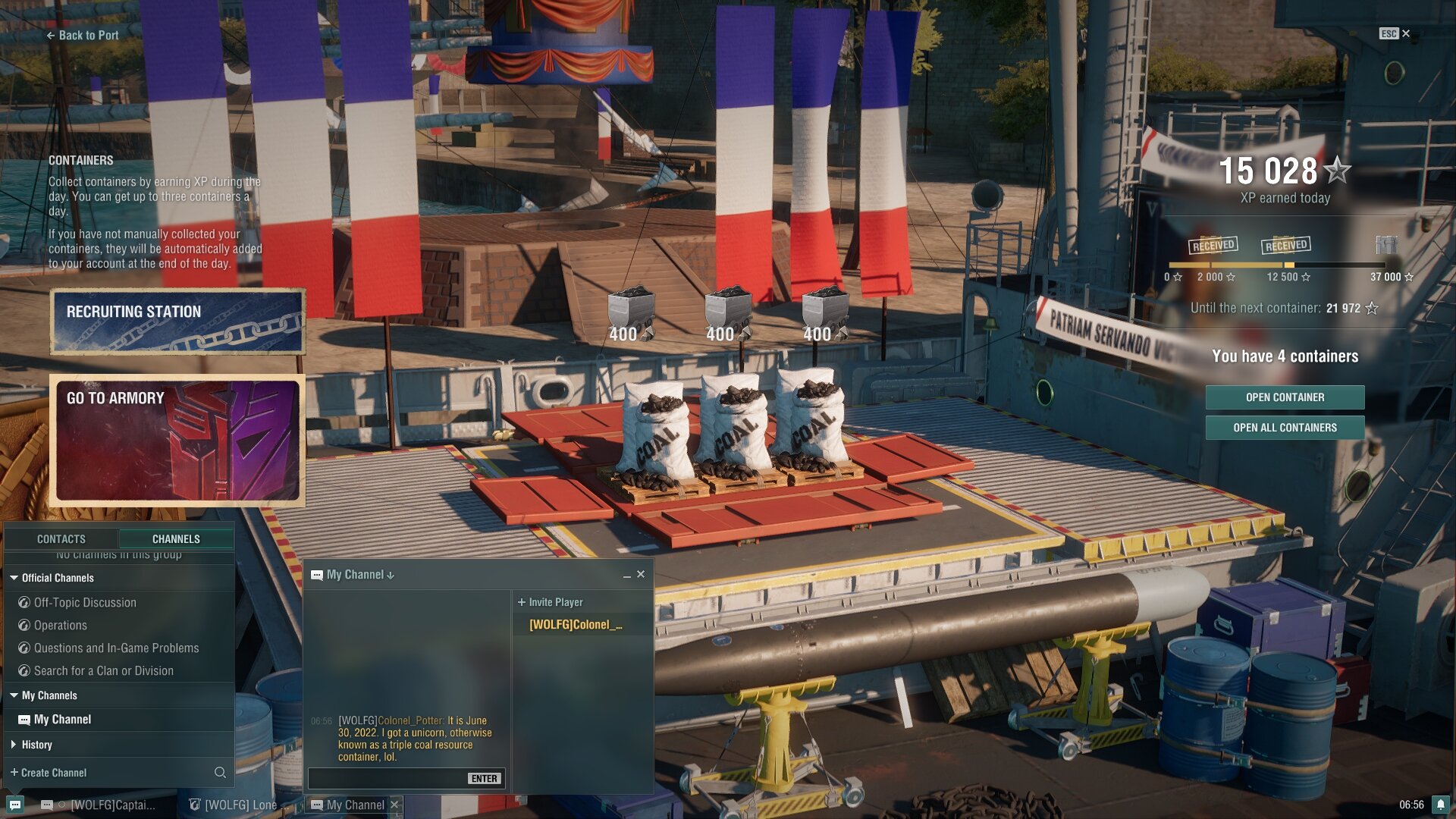The width and height of the screenshot is (1456, 819).
Task: Send the chat message with Enter button
Action: tap(484, 779)
